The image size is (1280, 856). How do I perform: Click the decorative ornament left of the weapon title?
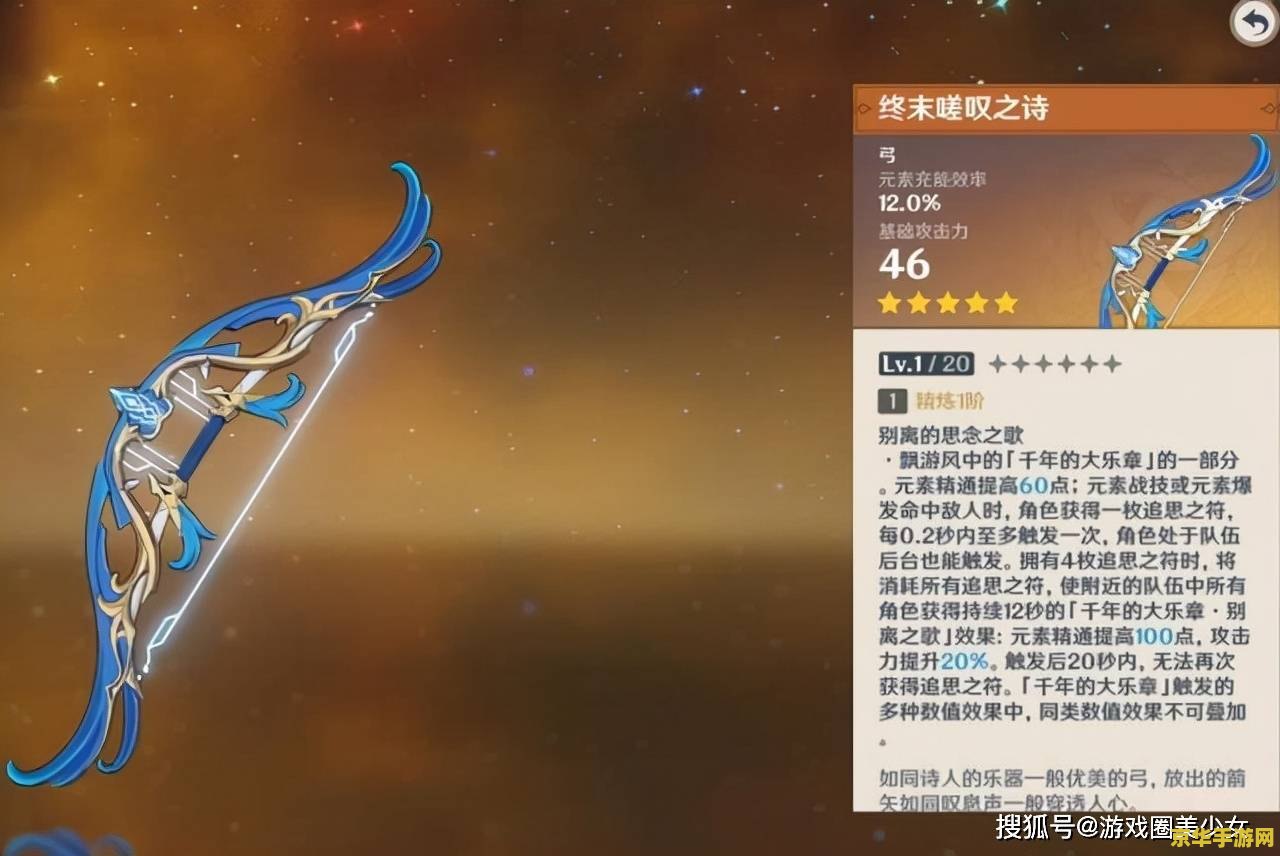click(x=866, y=107)
